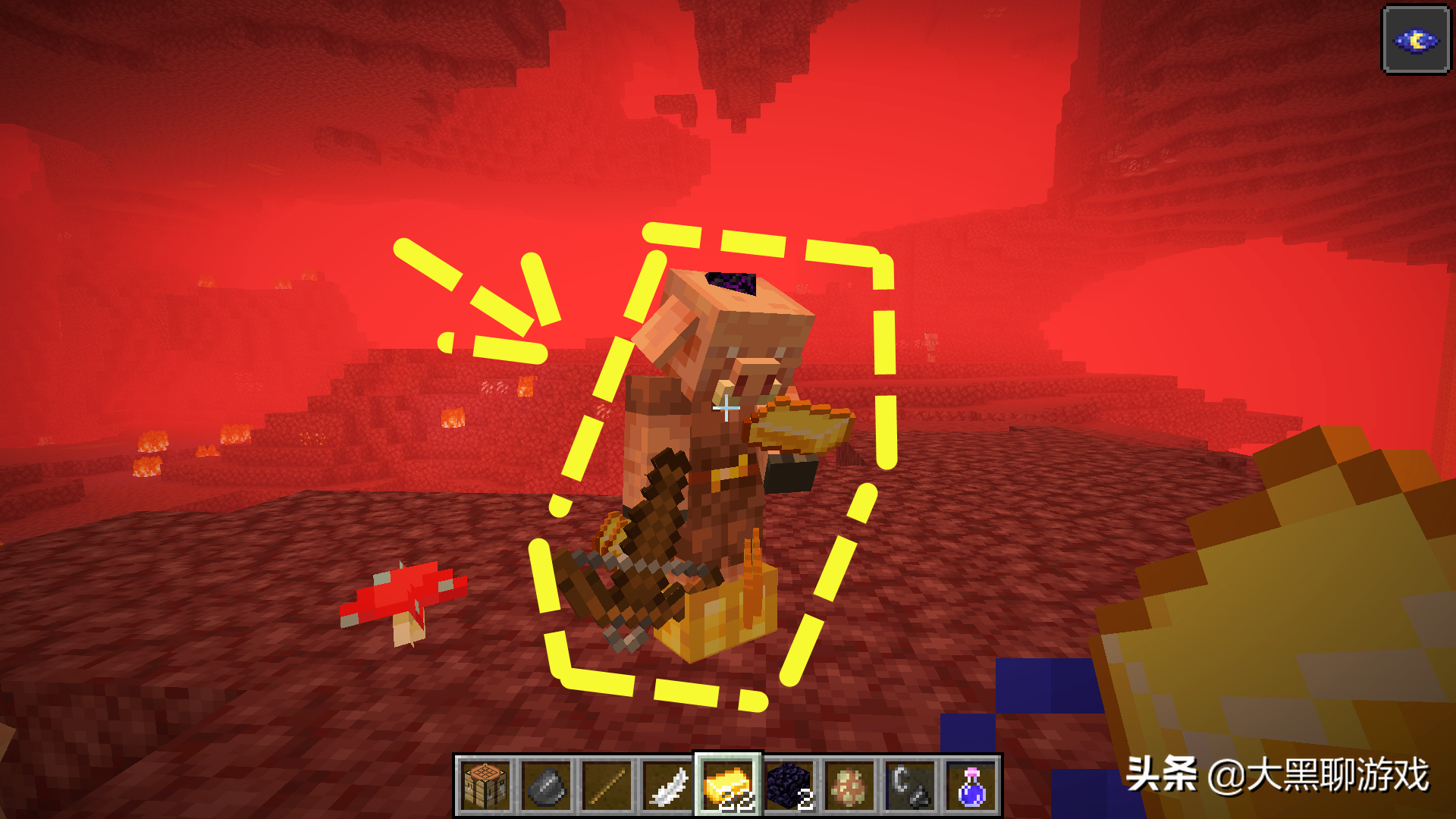Select the white feather slot
The height and width of the screenshot is (819, 1456).
point(667,786)
